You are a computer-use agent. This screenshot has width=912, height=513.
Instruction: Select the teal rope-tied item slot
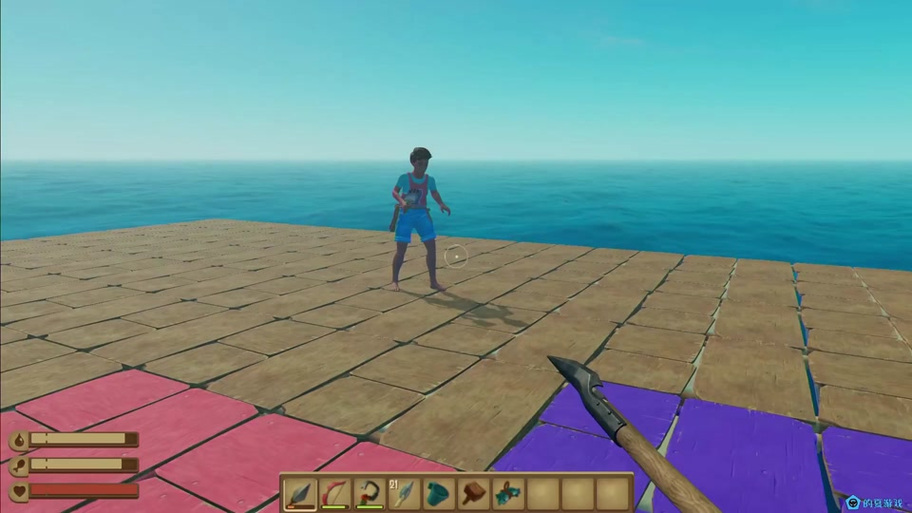(508, 493)
